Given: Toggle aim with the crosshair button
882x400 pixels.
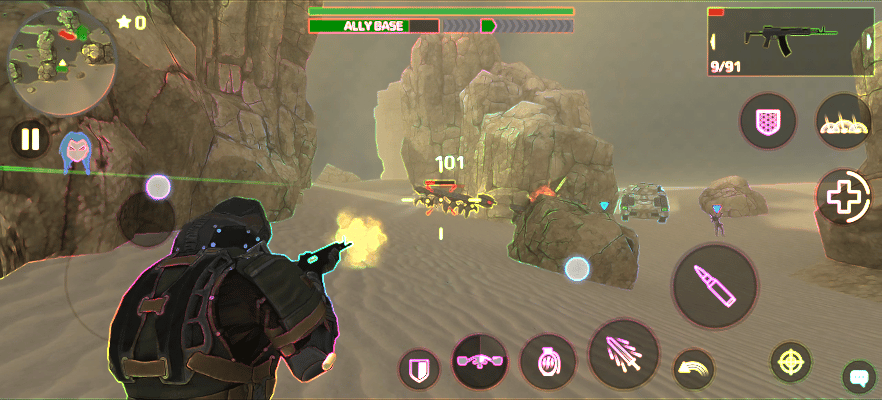Looking at the screenshot, I should 790,361.
